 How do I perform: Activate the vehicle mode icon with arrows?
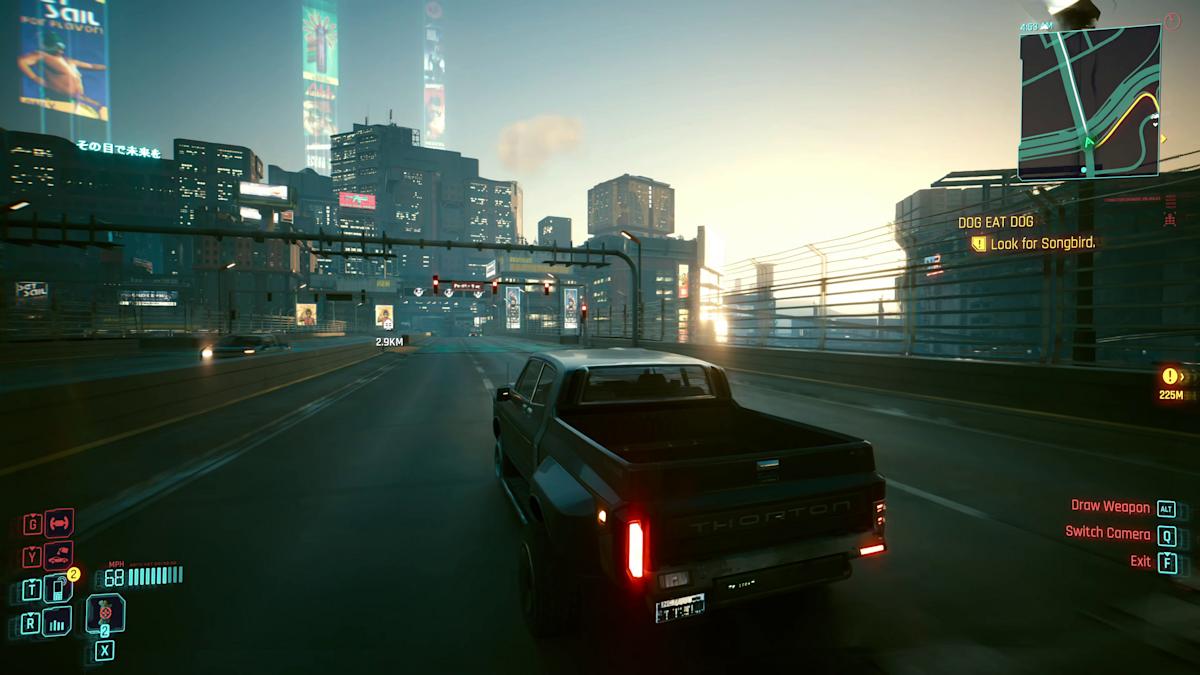click(59, 522)
